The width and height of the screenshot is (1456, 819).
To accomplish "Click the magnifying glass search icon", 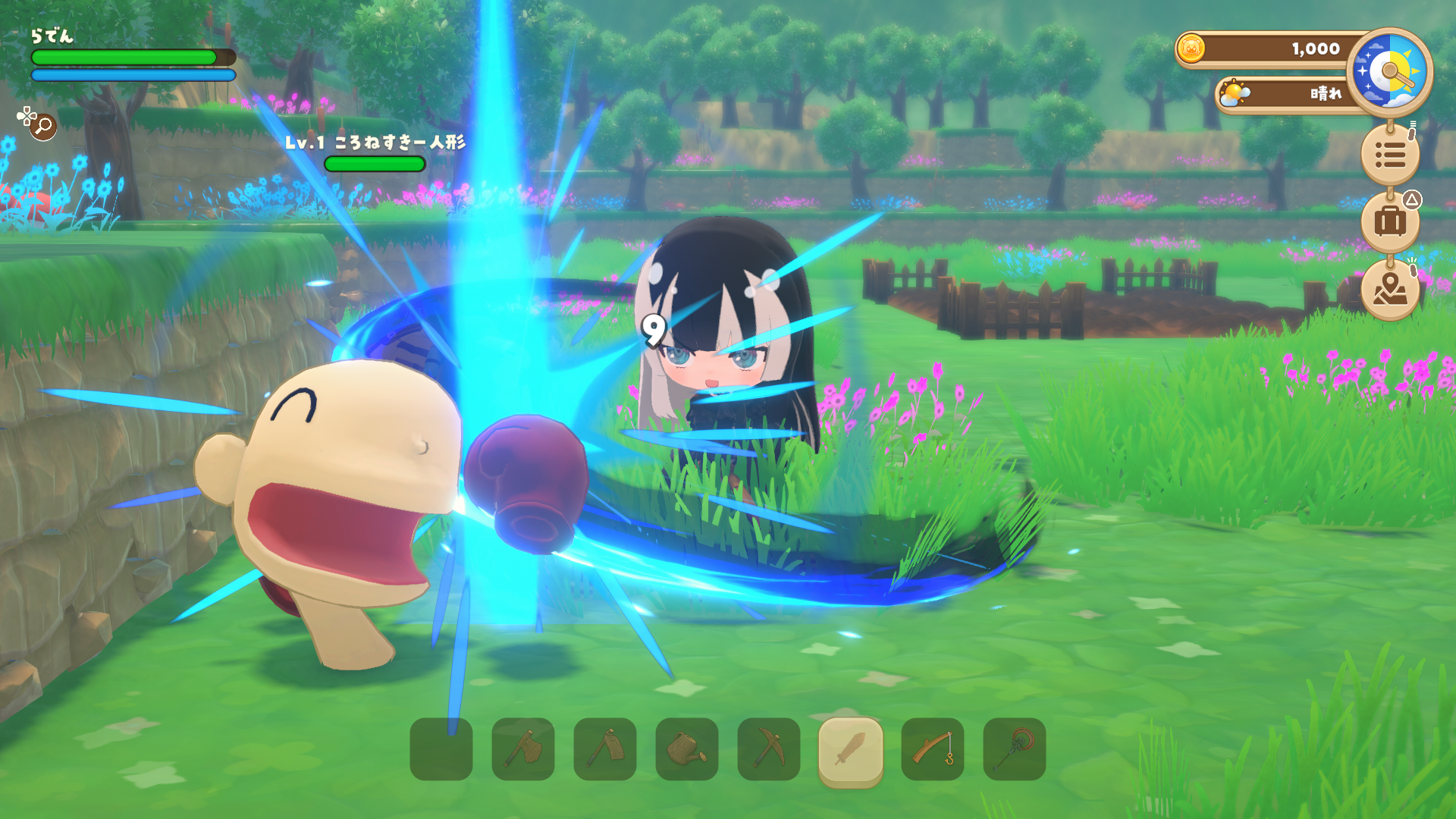I will click(x=43, y=126).
